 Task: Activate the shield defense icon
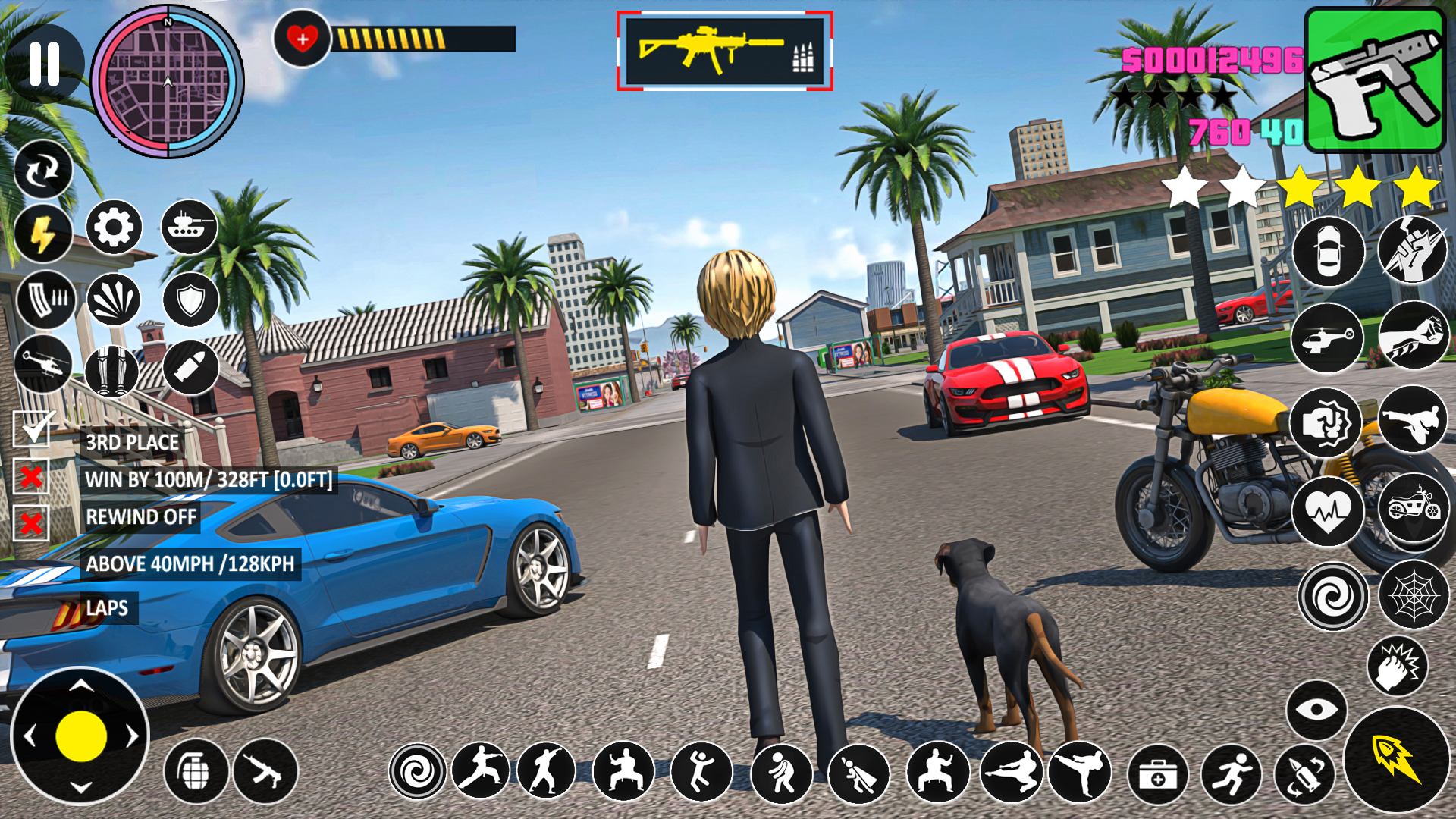(190, 300)
